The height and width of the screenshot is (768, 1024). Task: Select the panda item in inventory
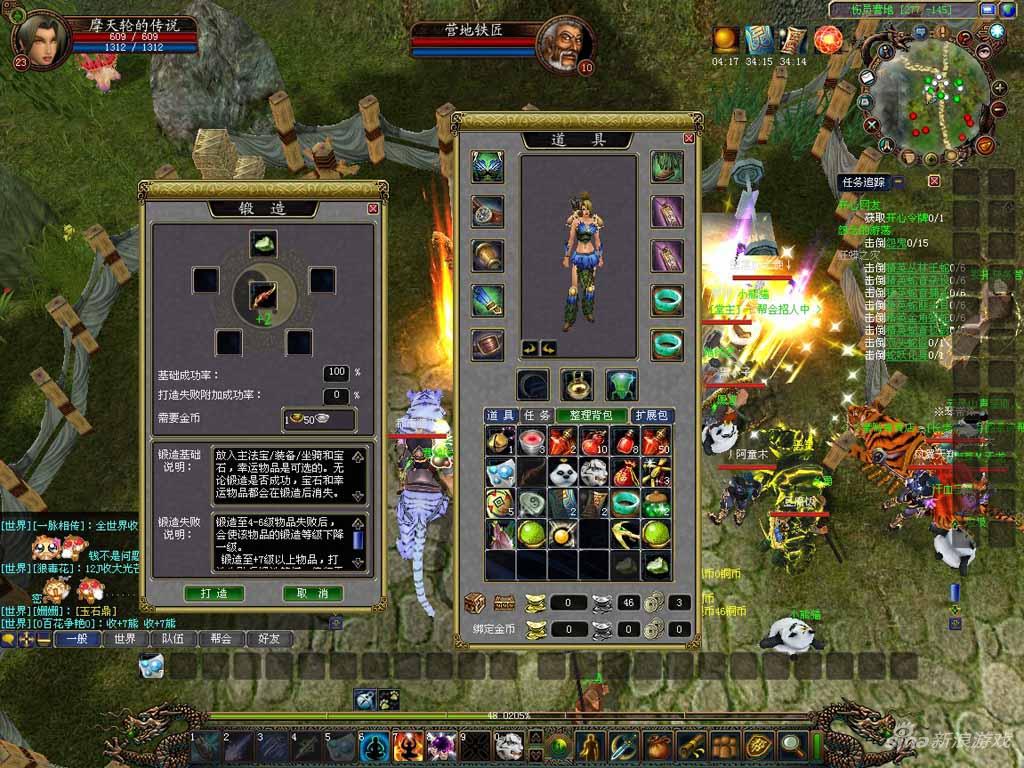(563, 472)
